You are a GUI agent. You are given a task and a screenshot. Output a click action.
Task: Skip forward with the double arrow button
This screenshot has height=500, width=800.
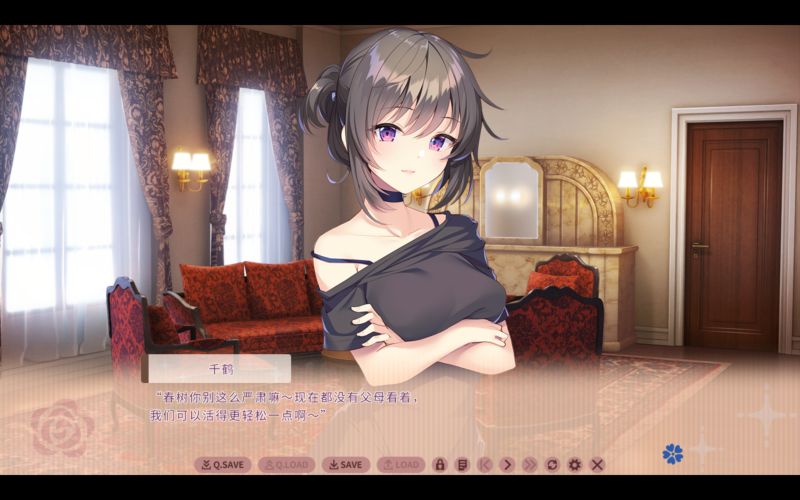click(x=529, y=464)
